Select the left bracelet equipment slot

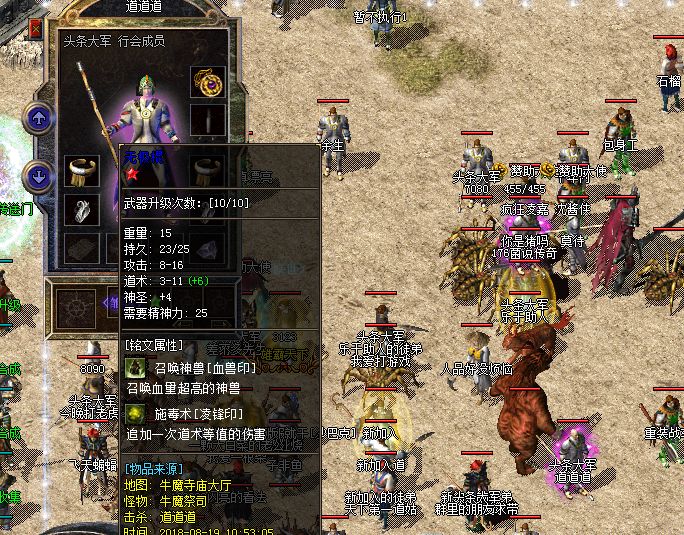click(82, 171)
